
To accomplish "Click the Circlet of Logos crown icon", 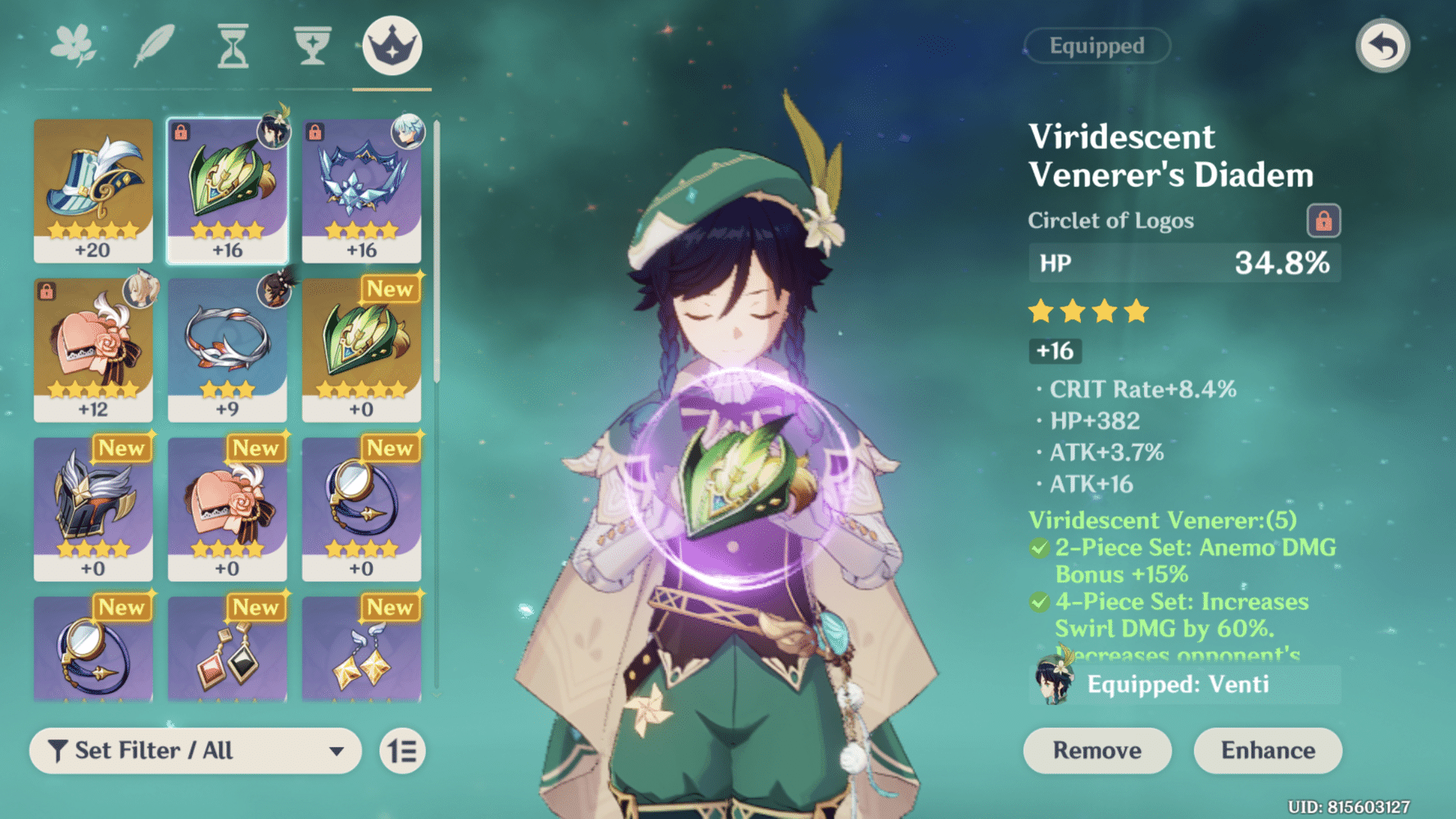I will point(391,47).
